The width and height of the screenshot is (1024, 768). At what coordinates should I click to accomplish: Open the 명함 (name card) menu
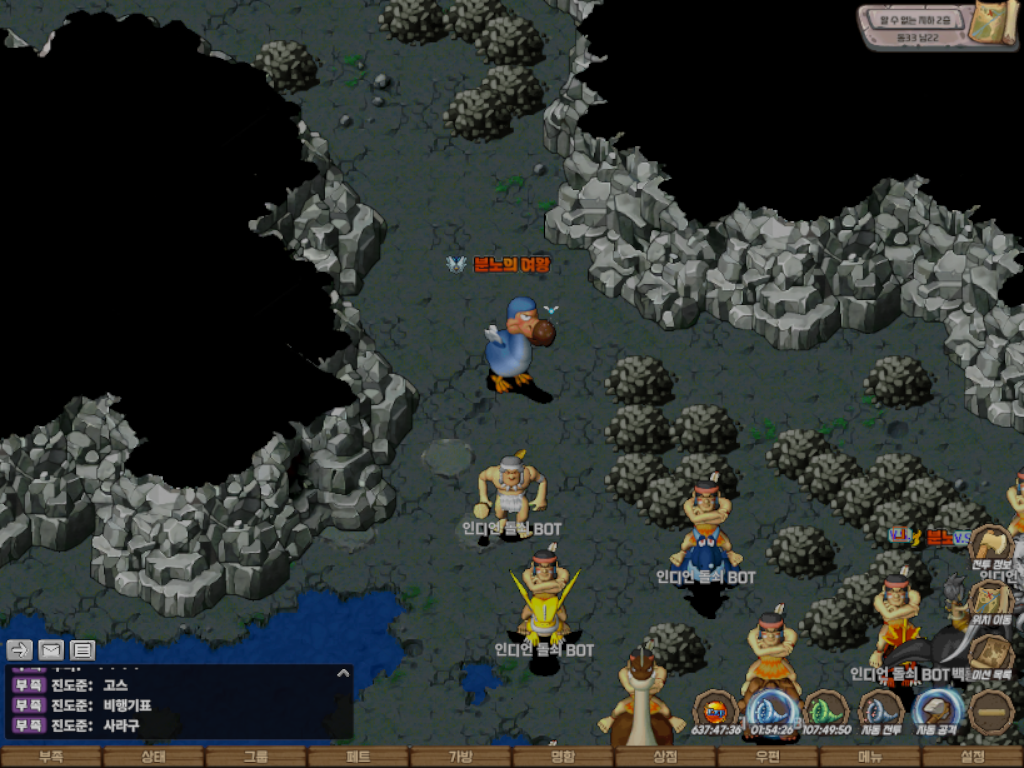pos(563,757)
